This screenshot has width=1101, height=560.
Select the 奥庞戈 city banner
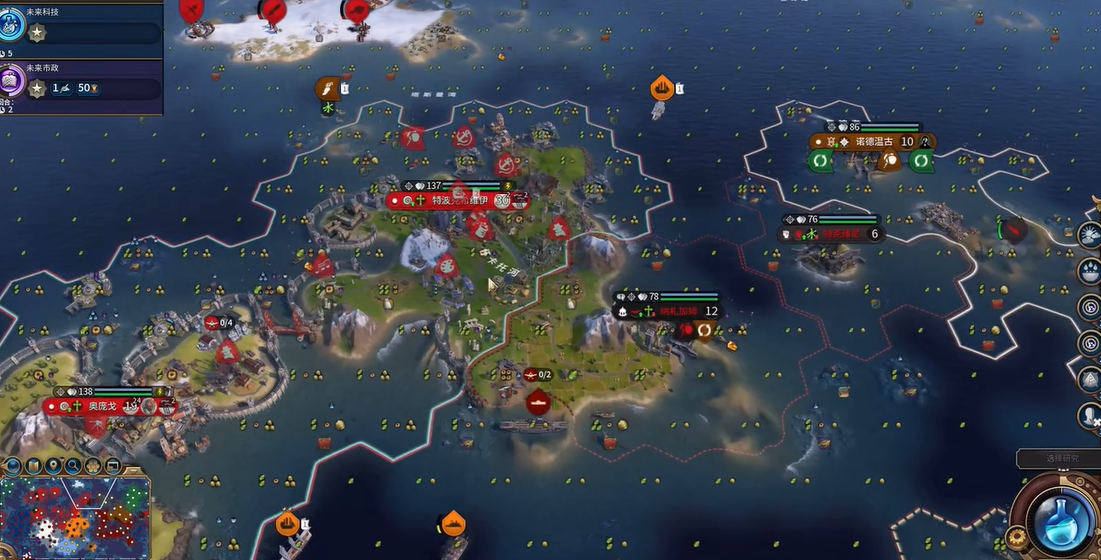point(107,407)
